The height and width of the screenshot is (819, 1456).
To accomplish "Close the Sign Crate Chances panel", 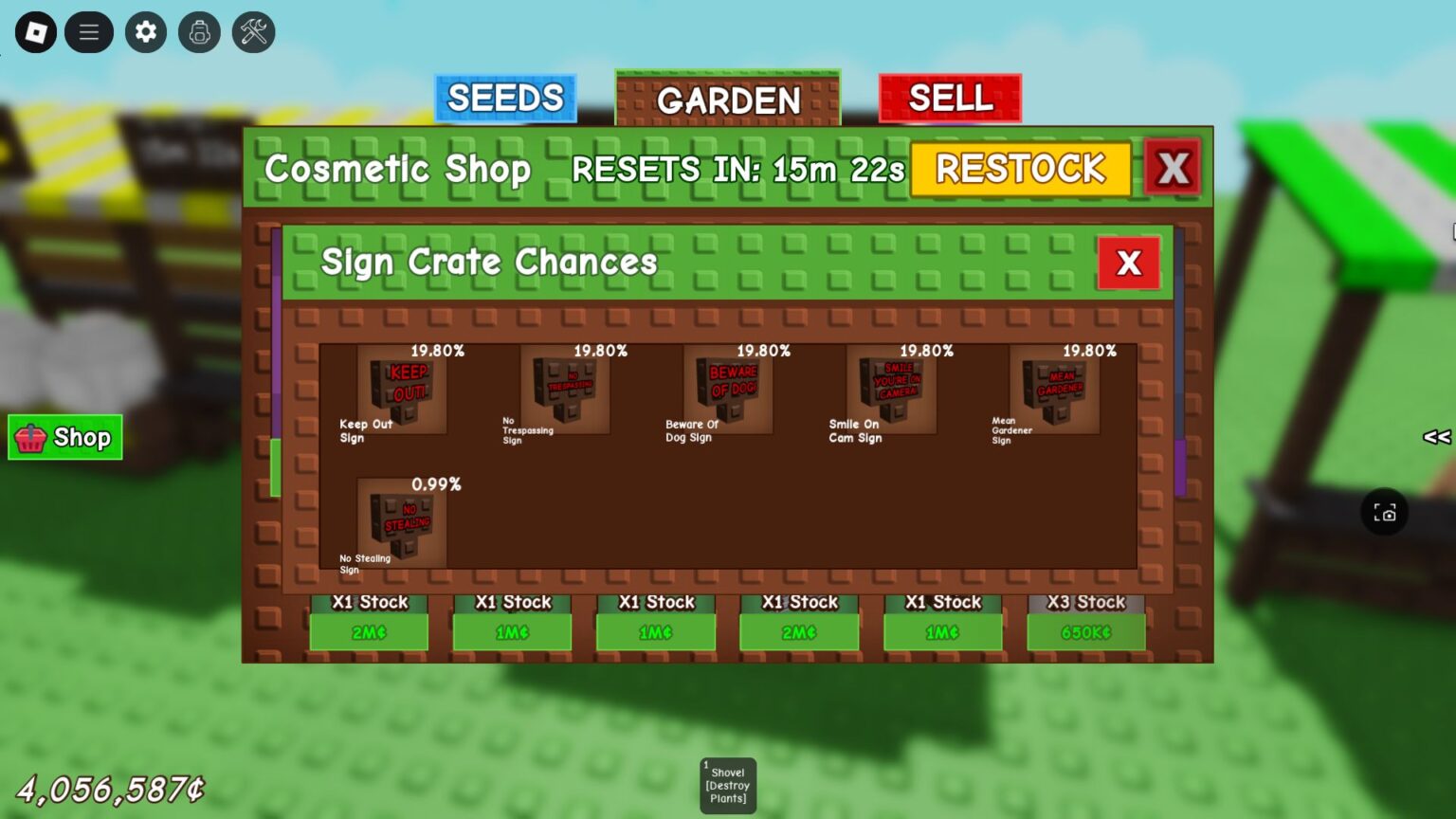I will click(x=1128, y=264).
